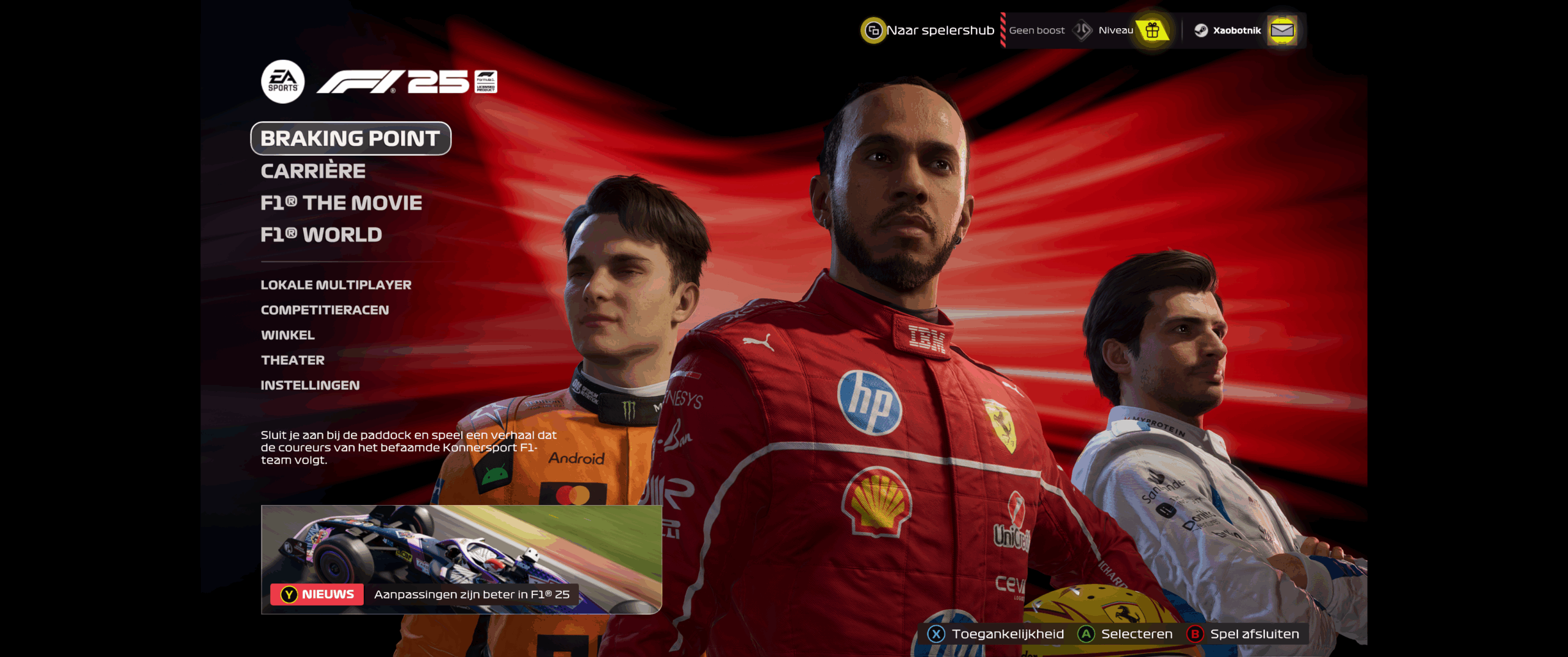
Task: Open Instellingen settings
Action: click(311, 386)
